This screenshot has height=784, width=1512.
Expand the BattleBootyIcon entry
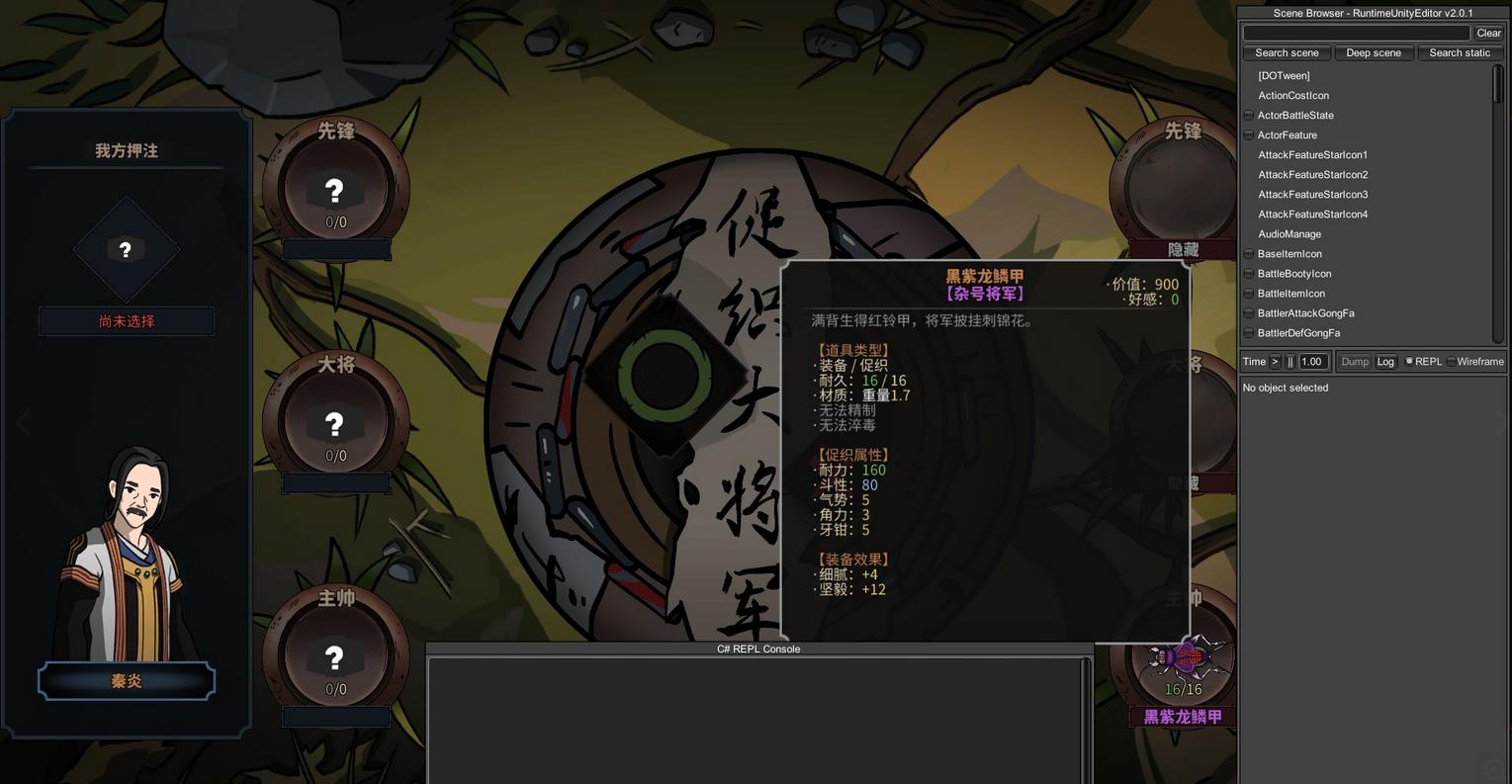pyautogui.click(x=1248, y=273)
